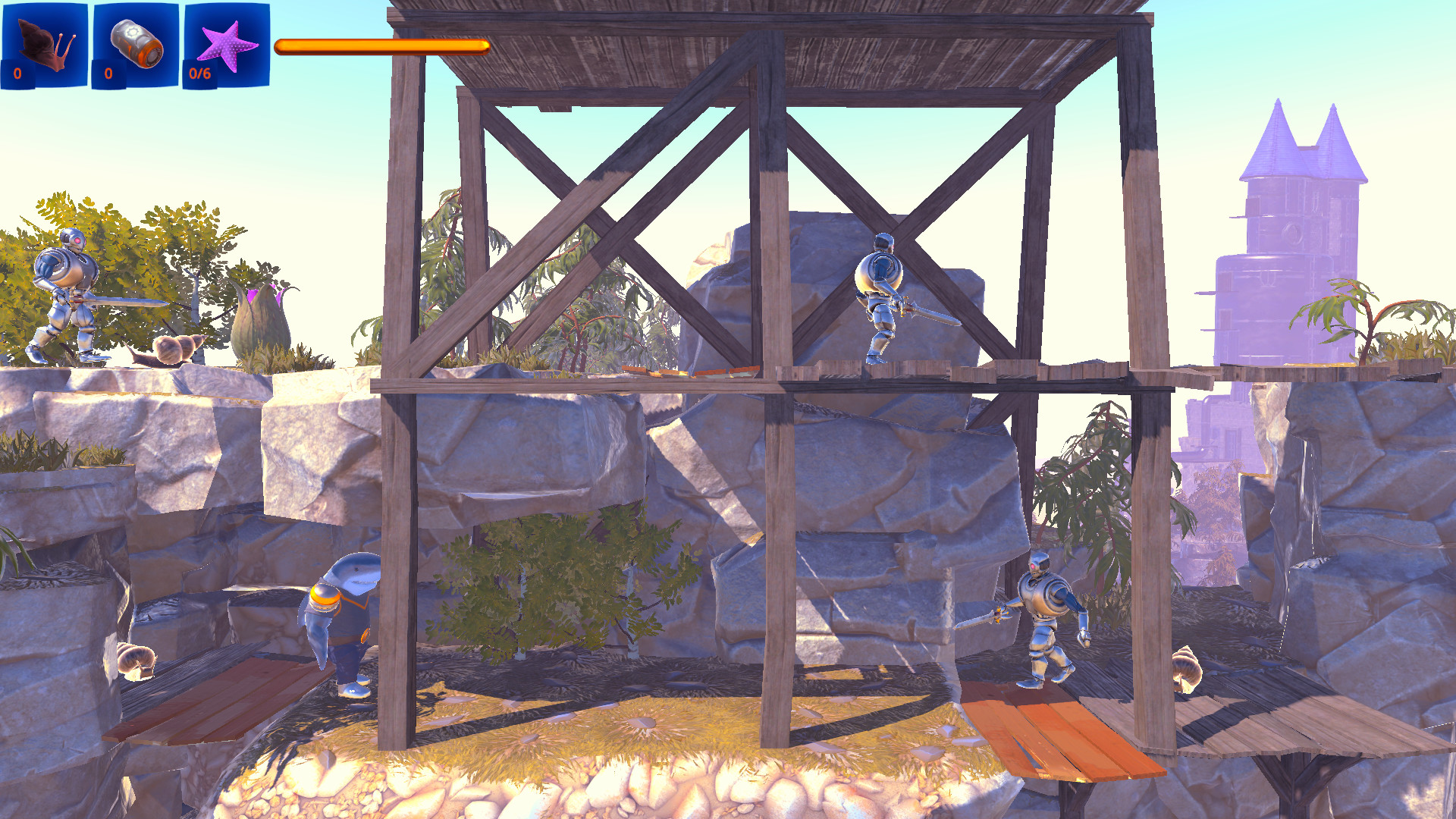Click the snail on the right rocky ledge
This screenshot has width=1456, height=819.
pyautogui.click(x=1187, y=671)
